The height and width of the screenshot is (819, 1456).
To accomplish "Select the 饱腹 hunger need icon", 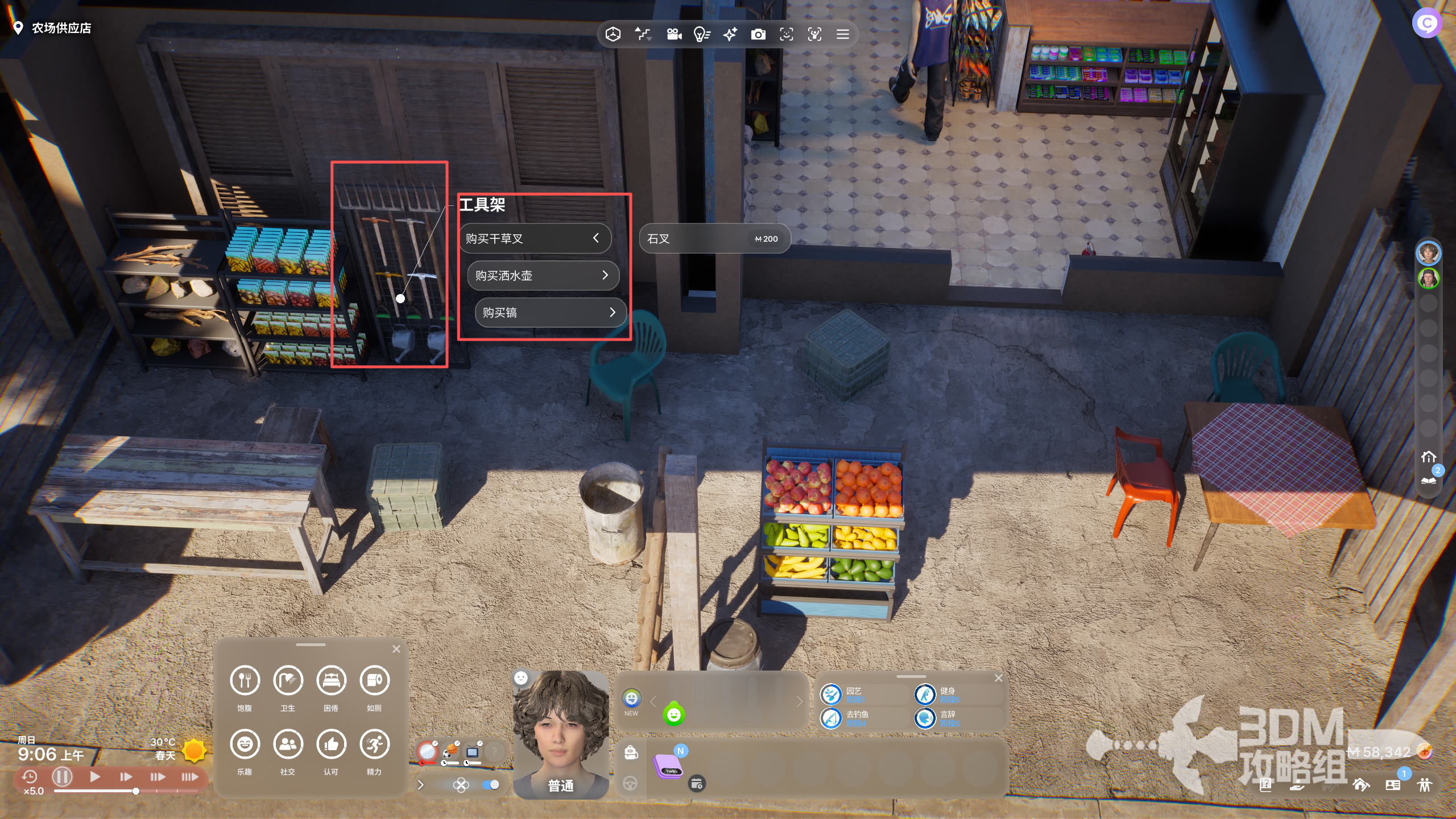I will (x=245, y=680).
